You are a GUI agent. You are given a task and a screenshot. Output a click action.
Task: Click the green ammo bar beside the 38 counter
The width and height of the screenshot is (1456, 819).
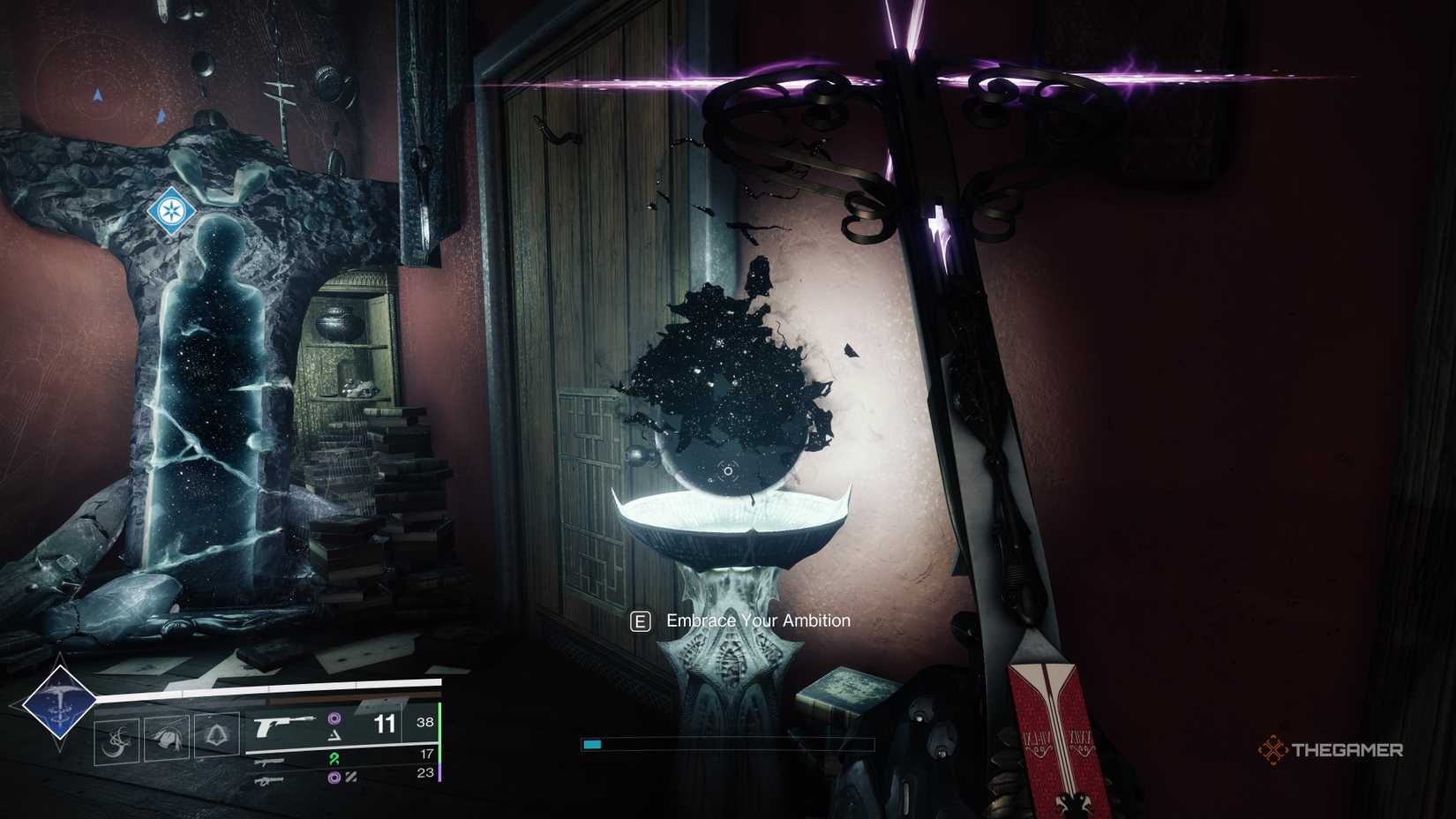pos(440,722)
